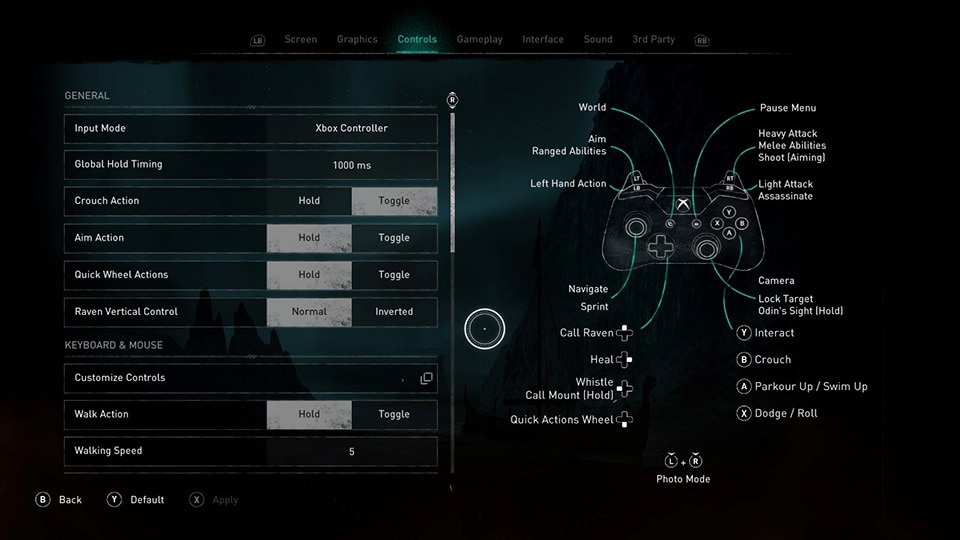
Task: Choose Normal for Raven Vertical Control
Action: coord(309,312)
